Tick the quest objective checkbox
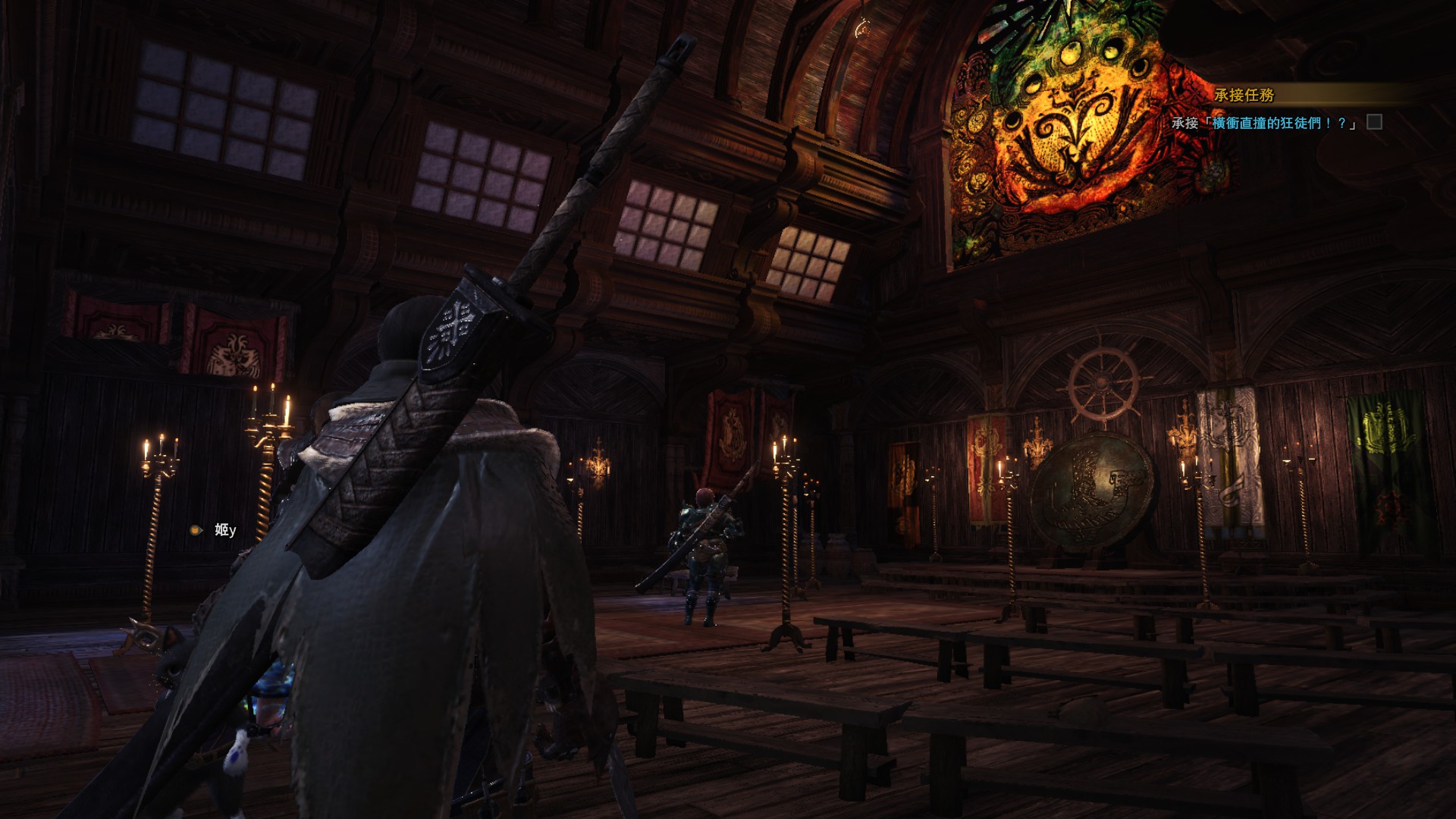This screenshot has height=819, width=1456. (x=1374, y=122)
